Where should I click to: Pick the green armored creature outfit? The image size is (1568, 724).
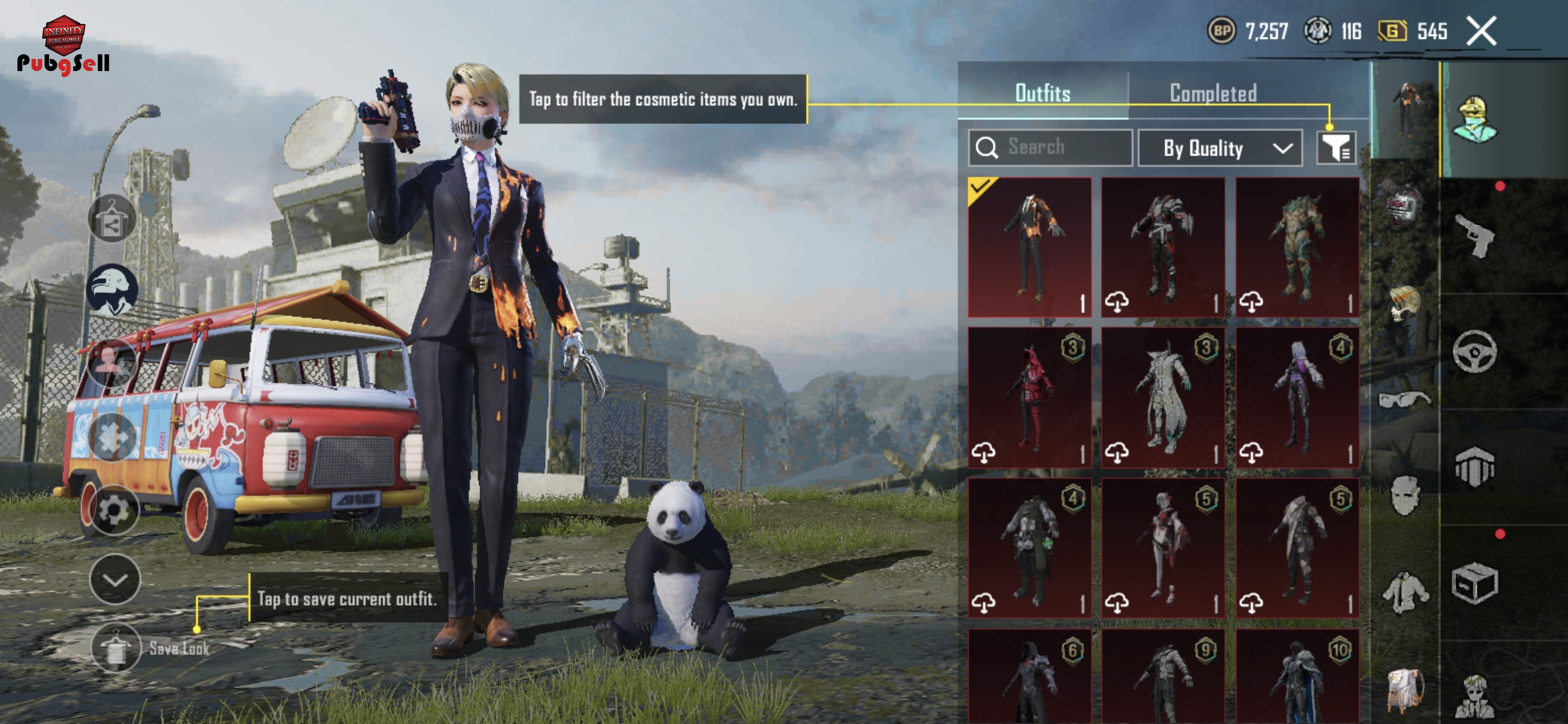tap(1297, 247)
